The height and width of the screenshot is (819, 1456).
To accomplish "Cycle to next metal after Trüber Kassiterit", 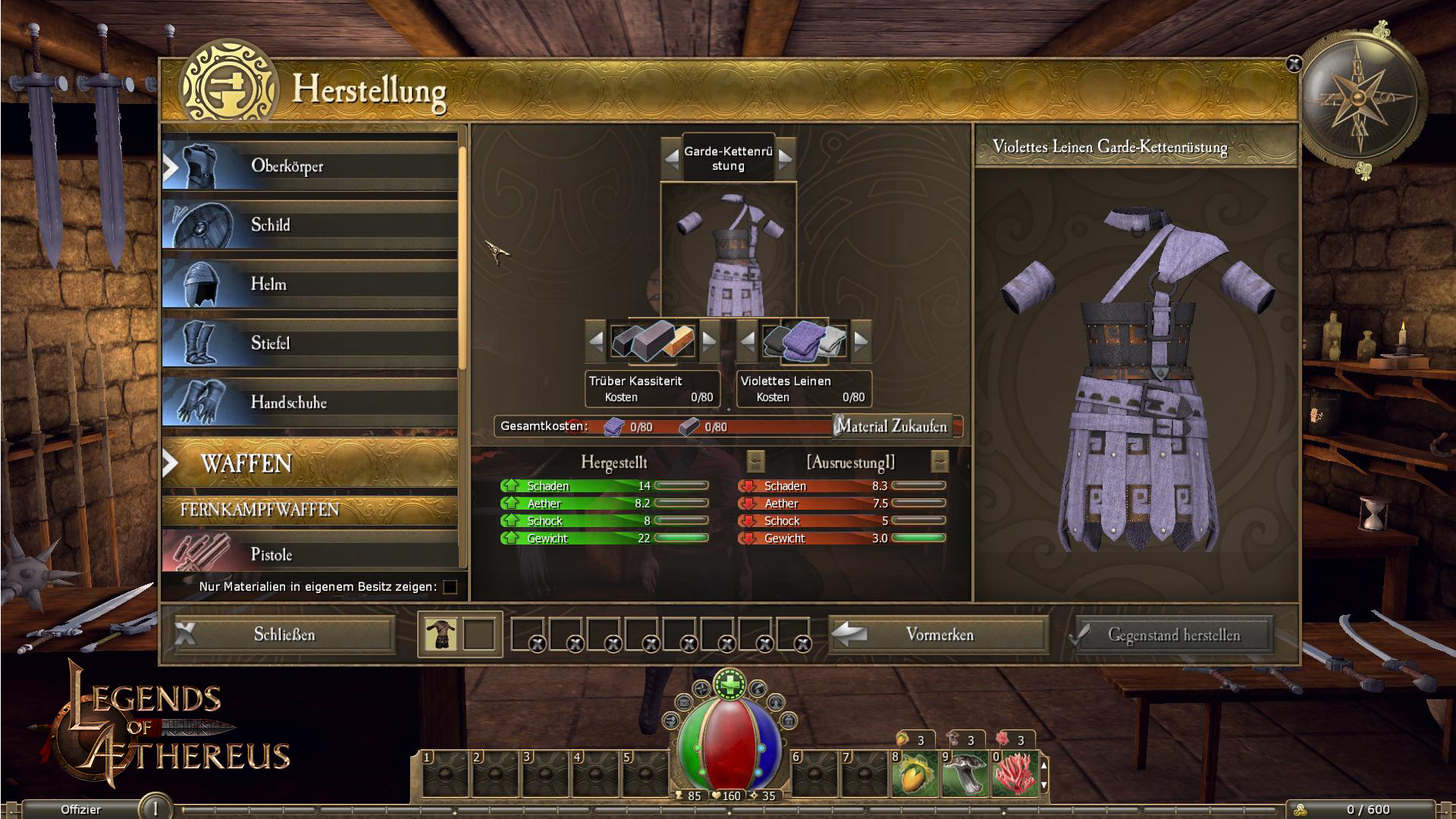I will tap(709, 340).
